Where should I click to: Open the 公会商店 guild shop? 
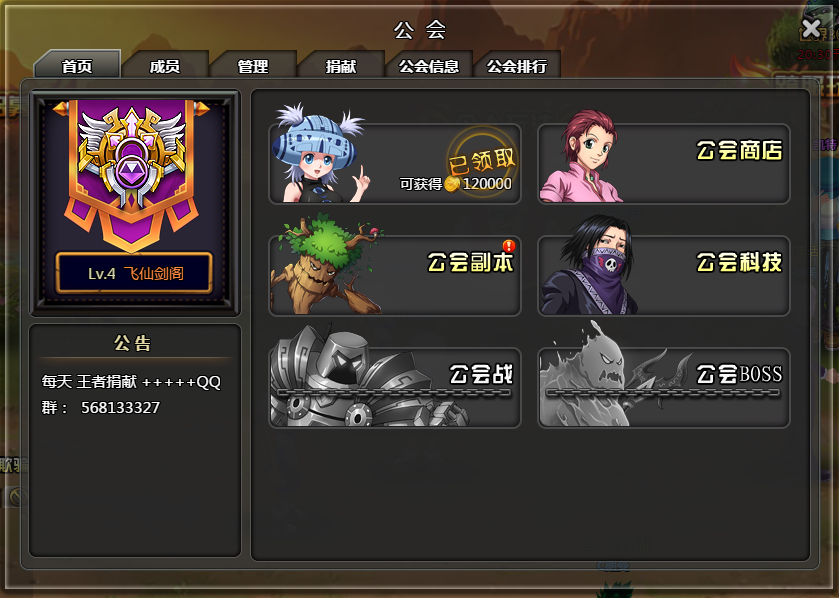[664, 163]
